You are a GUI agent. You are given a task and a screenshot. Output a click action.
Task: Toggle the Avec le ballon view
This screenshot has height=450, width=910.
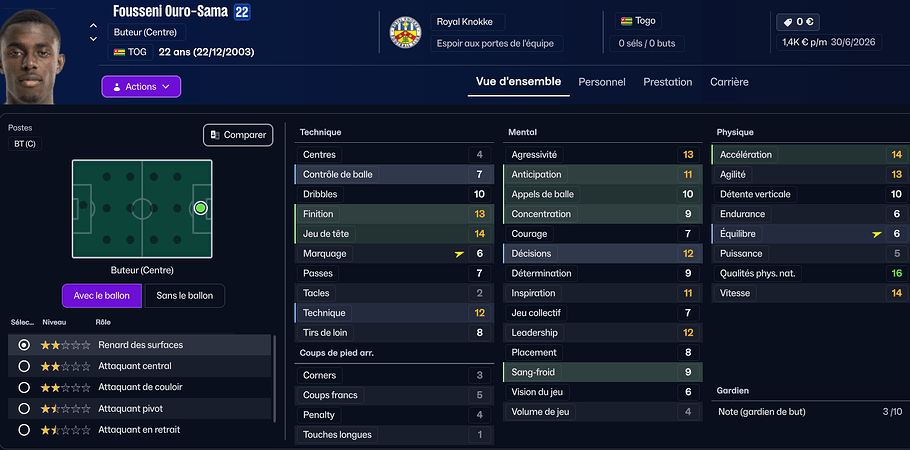tap(102, 296)
